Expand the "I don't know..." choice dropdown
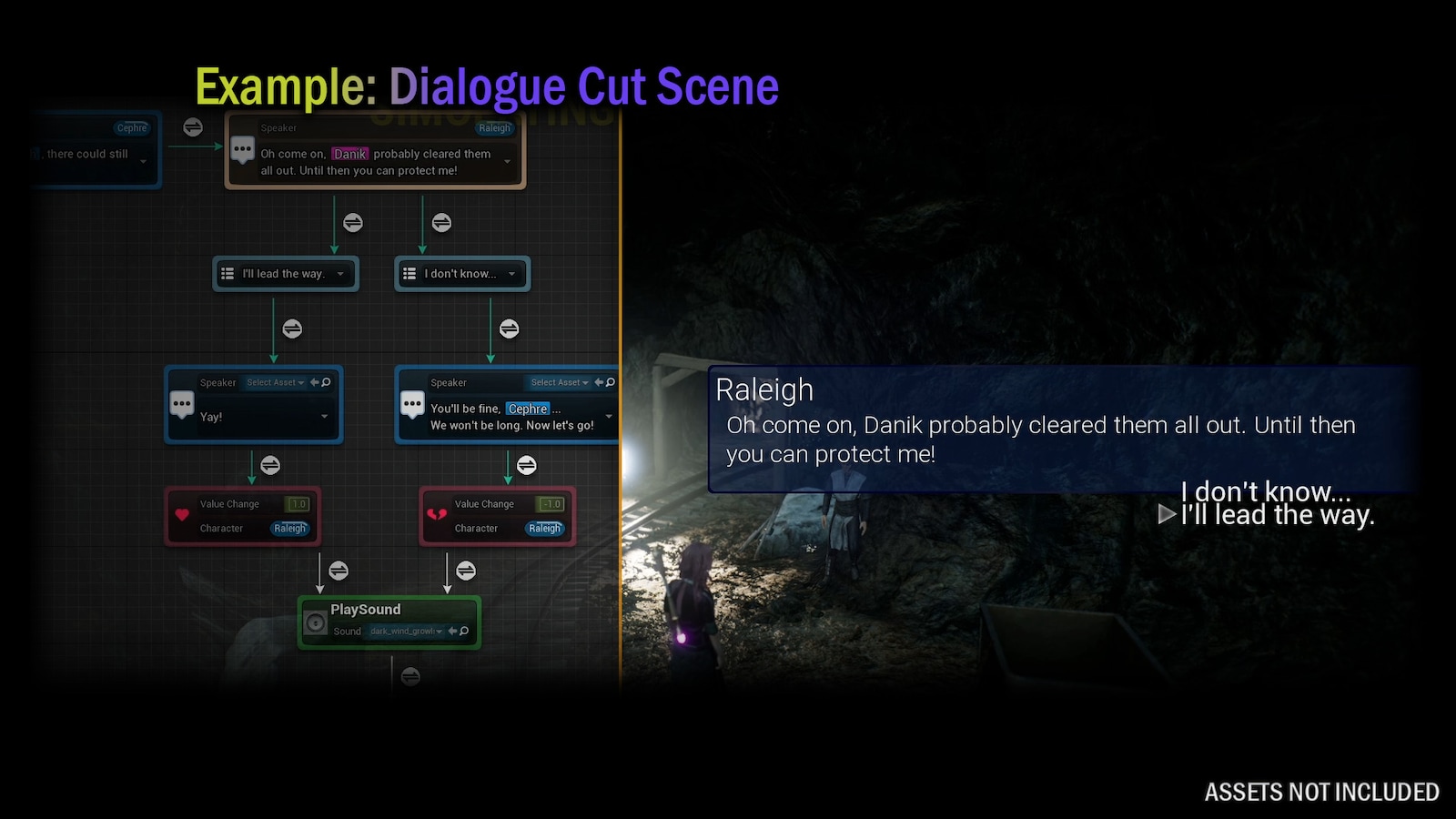Image resolution: width=1456 pixels, height=819 pixels. (x=513, y=274)
